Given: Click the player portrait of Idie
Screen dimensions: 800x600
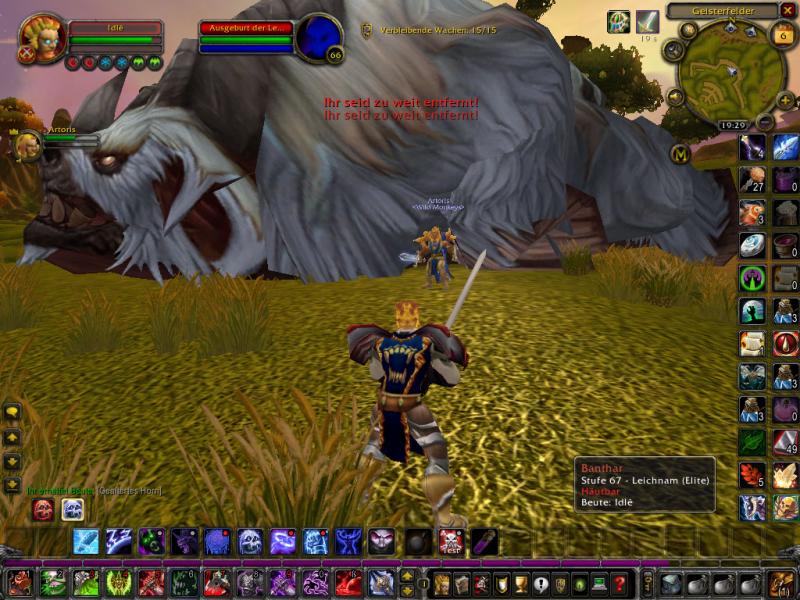Looking at the screenshot, I should tap(42, 37).
